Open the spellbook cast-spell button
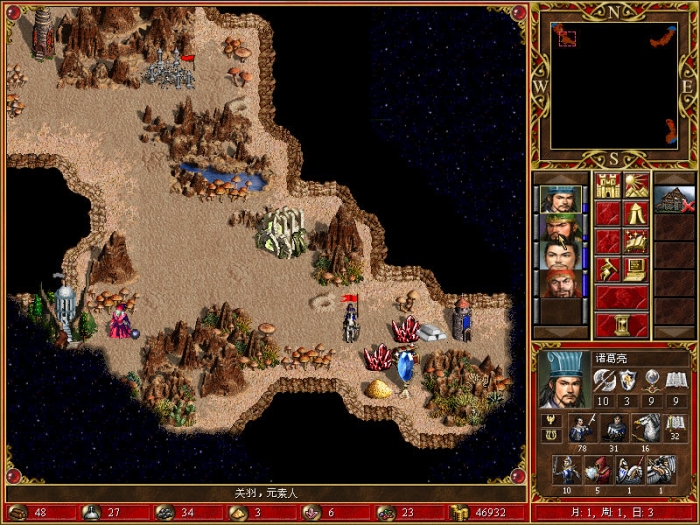Screen dimensions: 700x525 click(636, 241)
